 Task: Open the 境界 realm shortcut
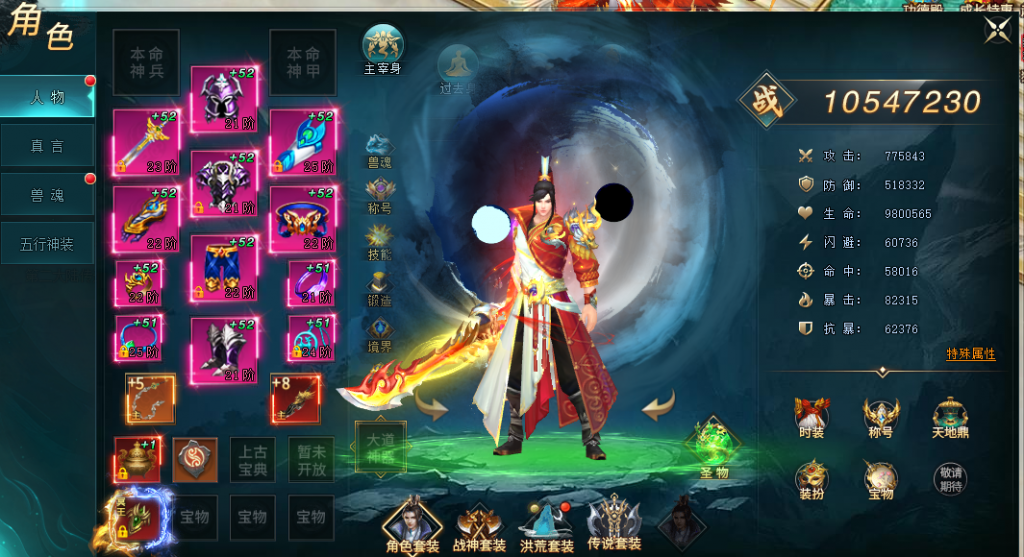click(380, 334)
